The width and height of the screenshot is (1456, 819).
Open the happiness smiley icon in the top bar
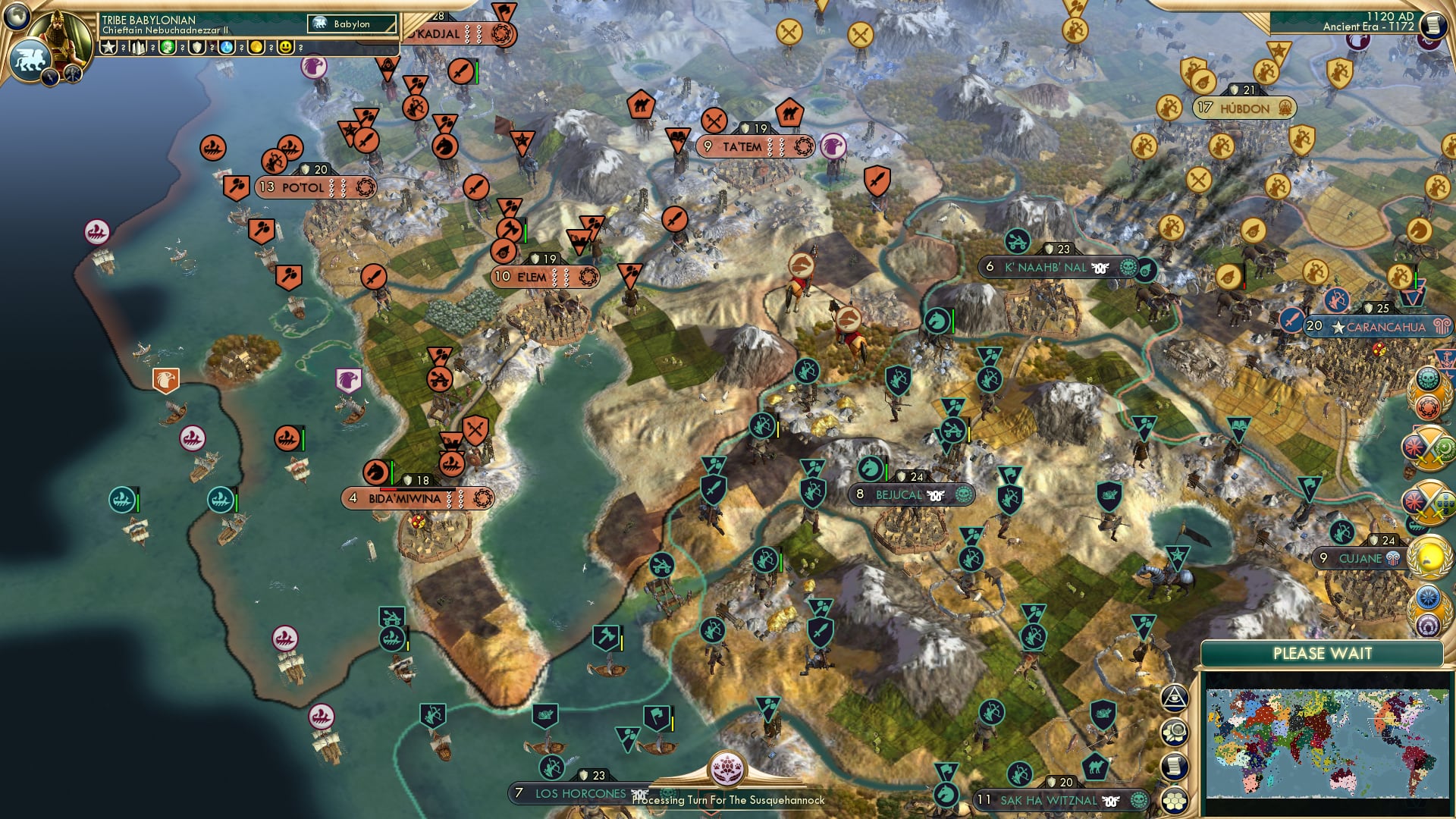[x=285, y=48]
